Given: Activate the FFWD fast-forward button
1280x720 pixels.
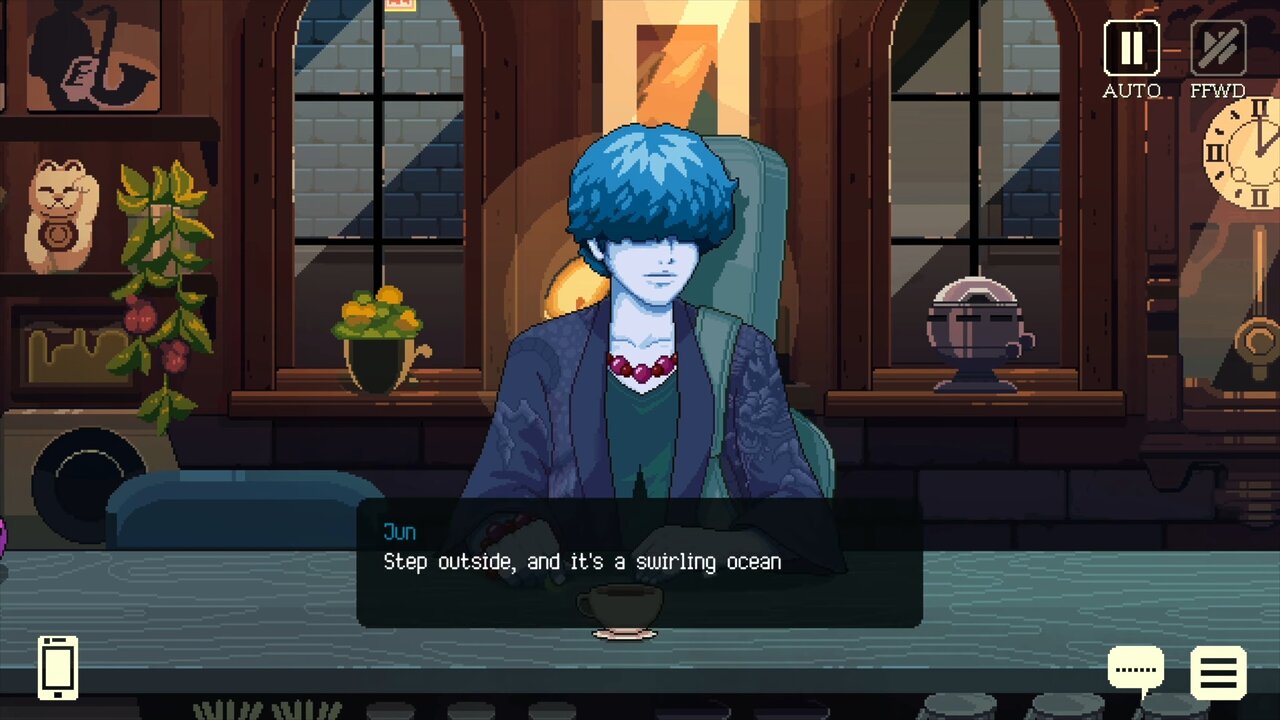Looking at the screenshot, I should pyautogui.click(x=1218, y=48).
